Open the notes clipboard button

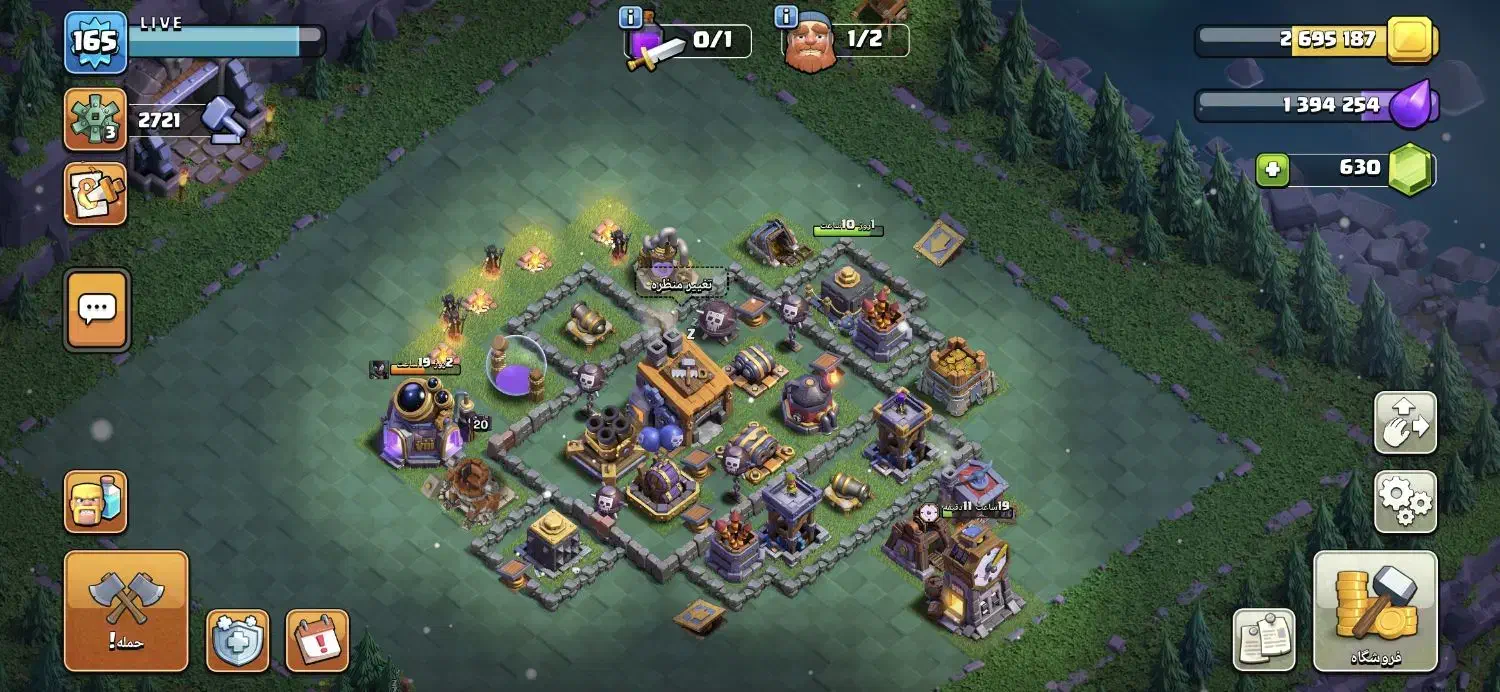pyautogui.click(x=1263, y=640)
